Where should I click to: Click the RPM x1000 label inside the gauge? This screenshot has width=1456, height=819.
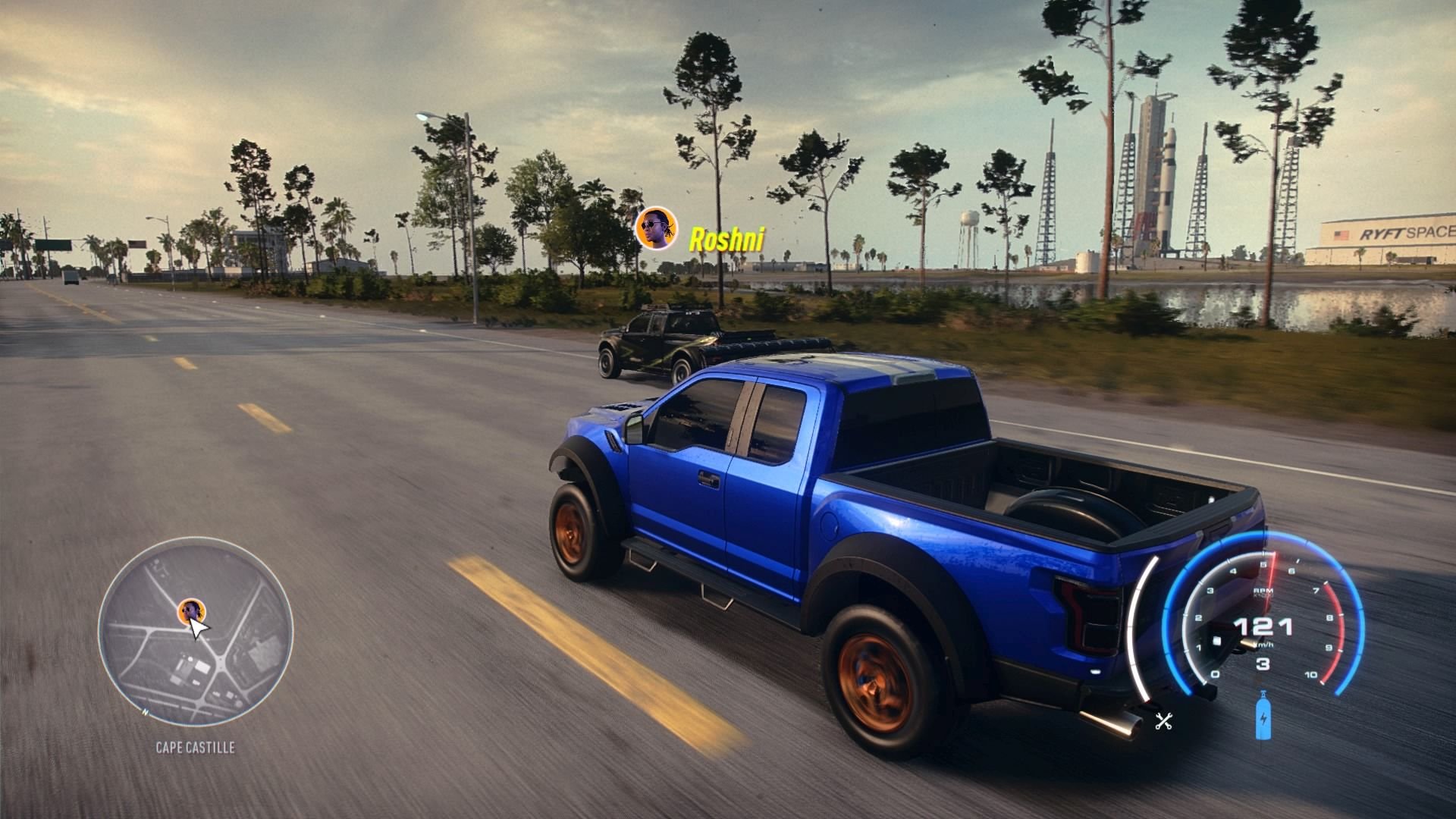click(x=1263, y=591)
